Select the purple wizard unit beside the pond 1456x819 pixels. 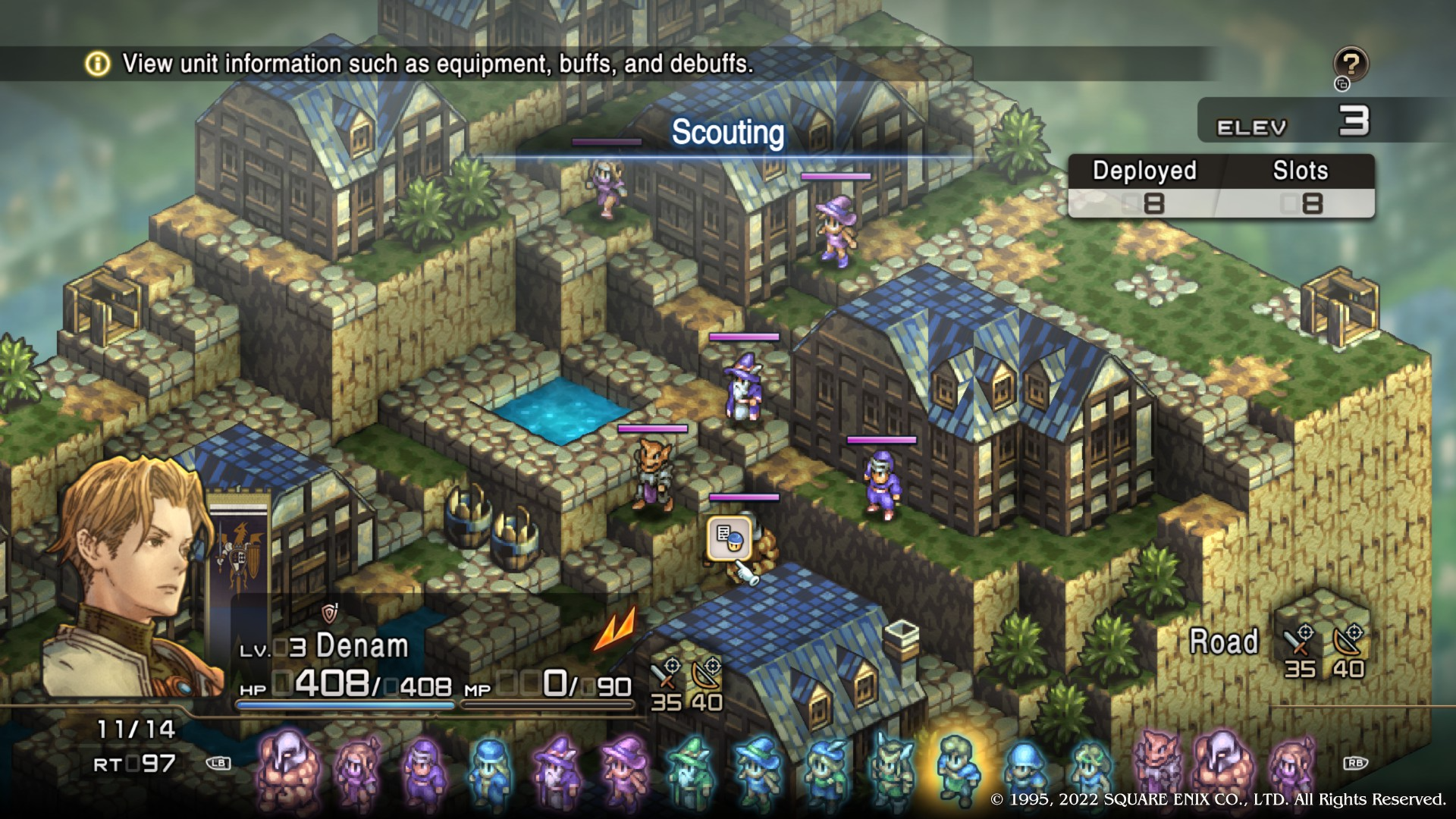click(742, 387)
